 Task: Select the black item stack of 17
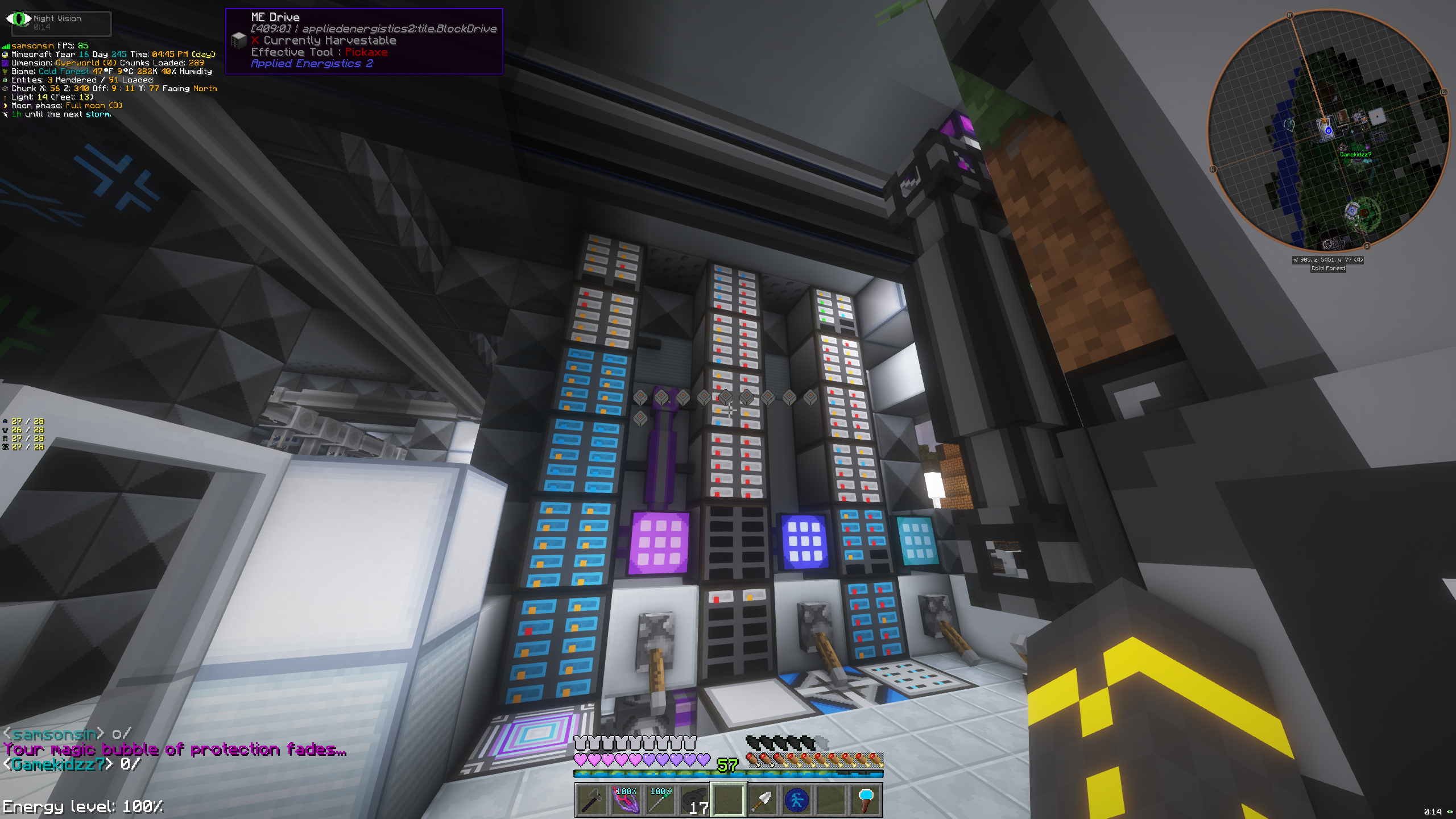click(x=694, y=800)
